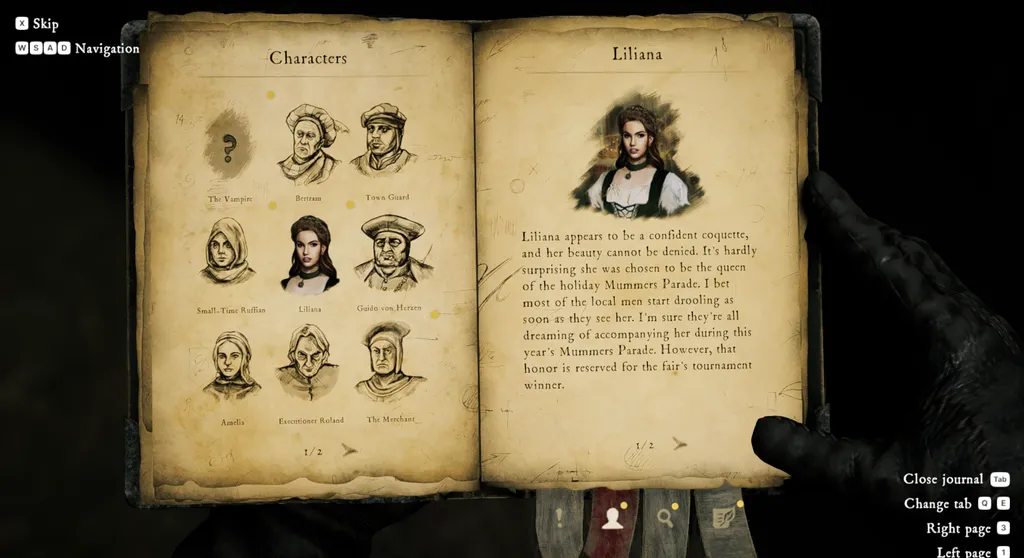Open the leaf-and-page notes tab

pos(721,517)
